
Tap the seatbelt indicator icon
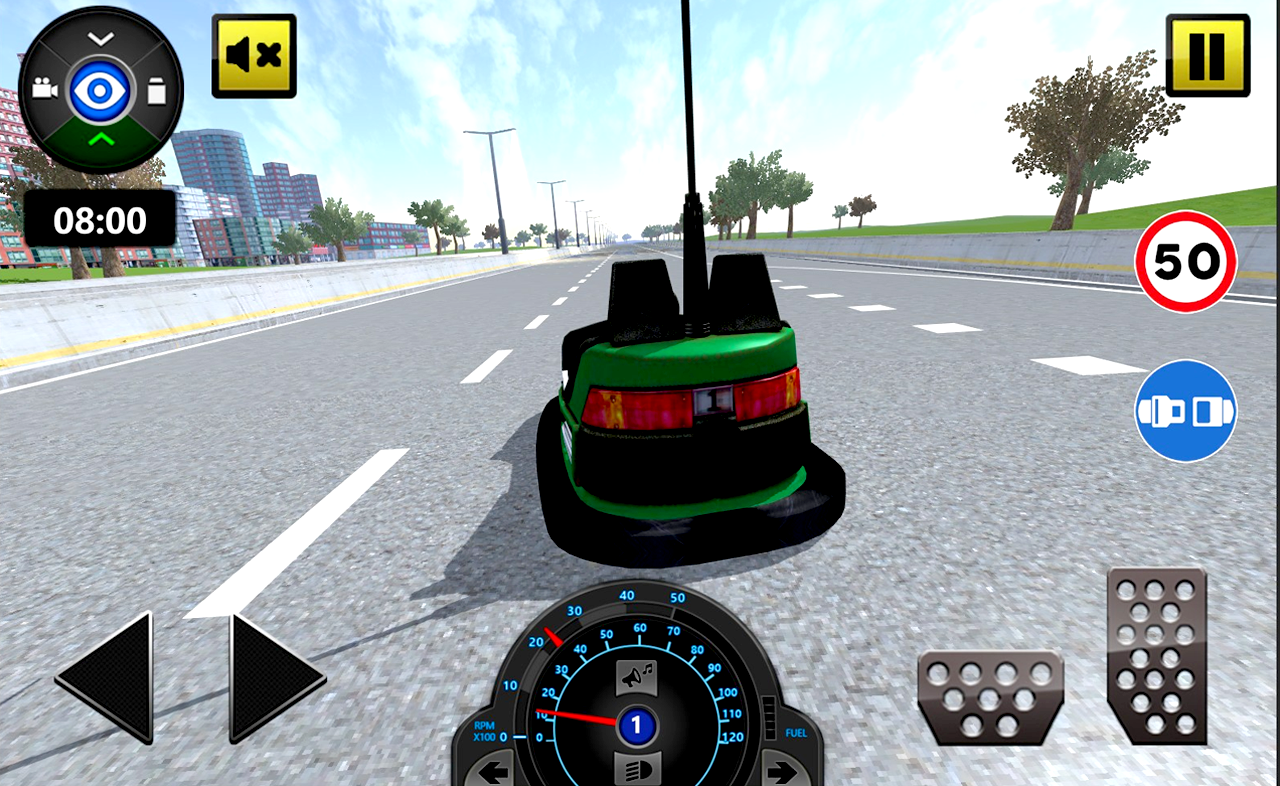click(x=1185, y=410)
